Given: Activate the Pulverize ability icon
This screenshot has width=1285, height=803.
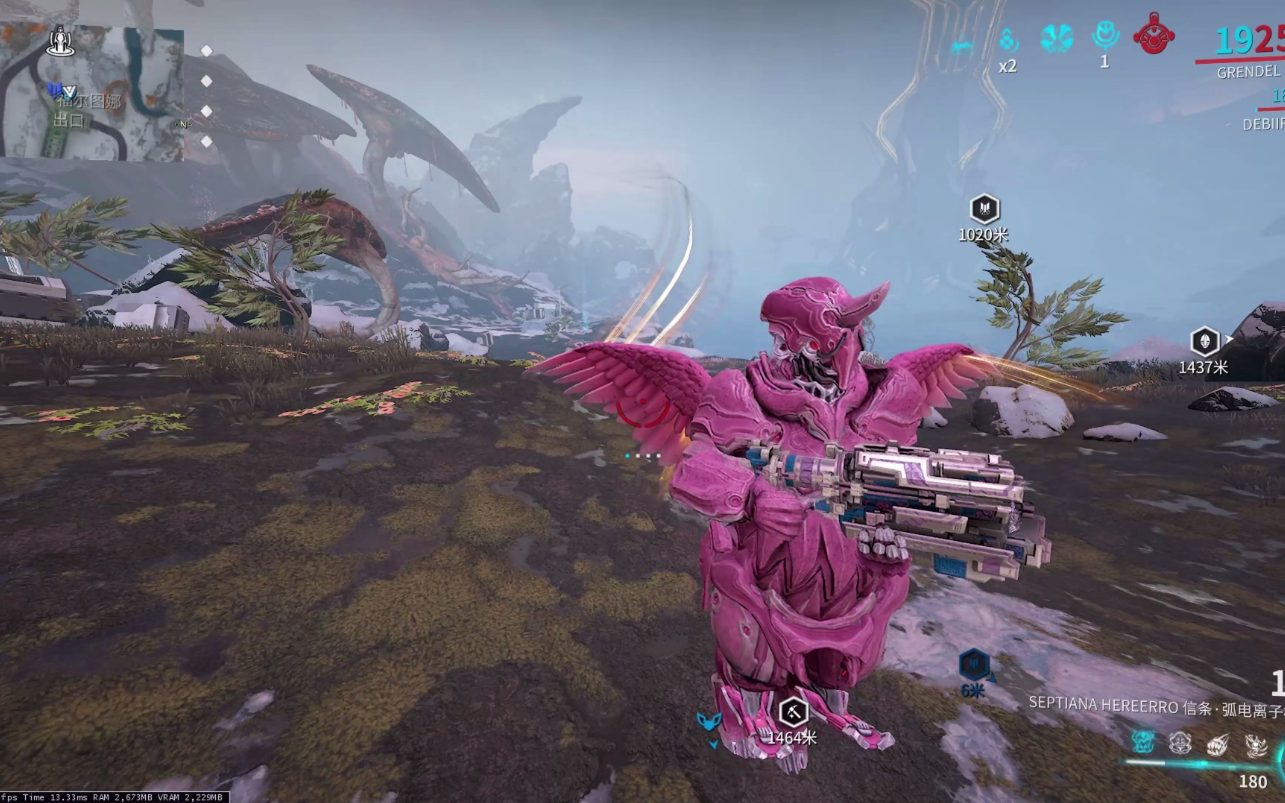Looking at the screenshot, I should (1256, 744).
